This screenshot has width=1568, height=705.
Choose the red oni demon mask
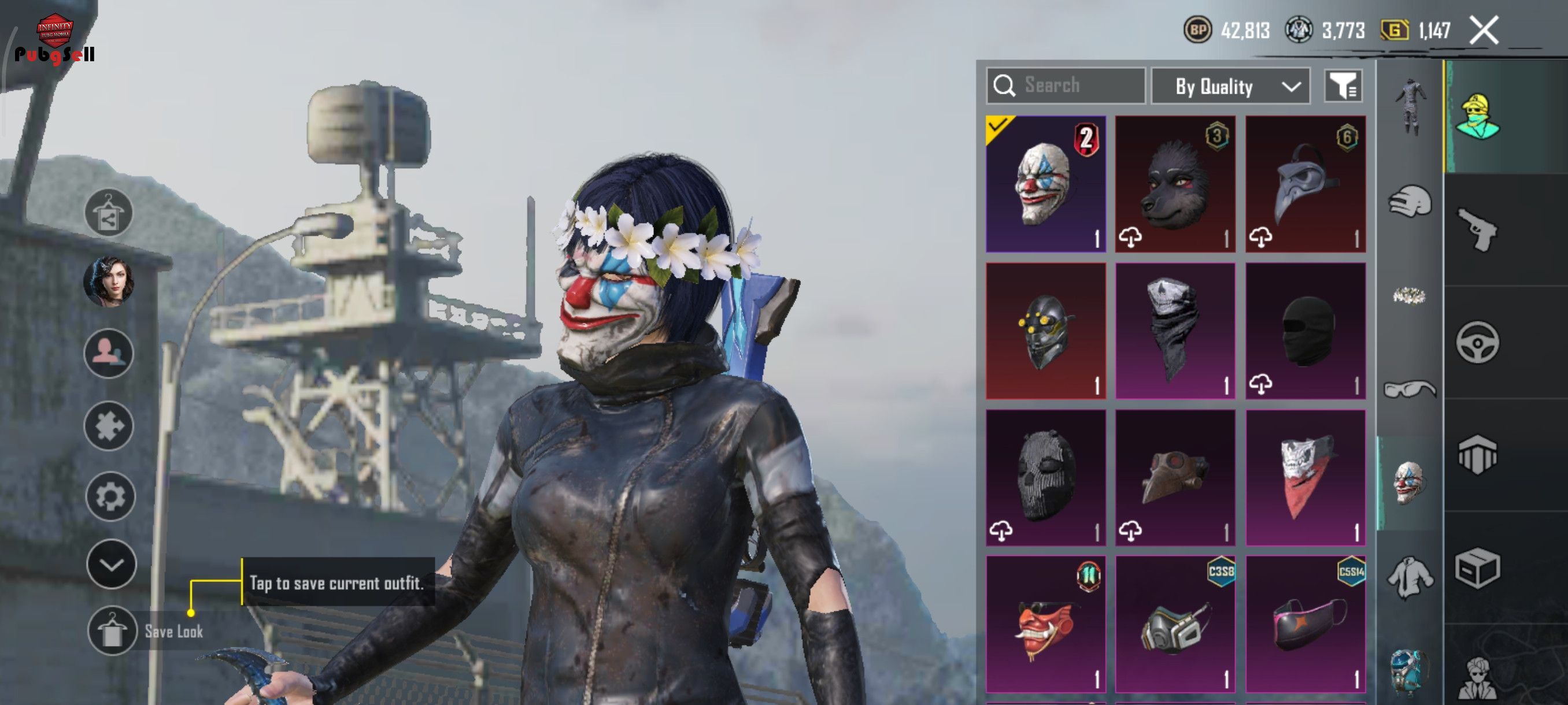(1045, 625)
